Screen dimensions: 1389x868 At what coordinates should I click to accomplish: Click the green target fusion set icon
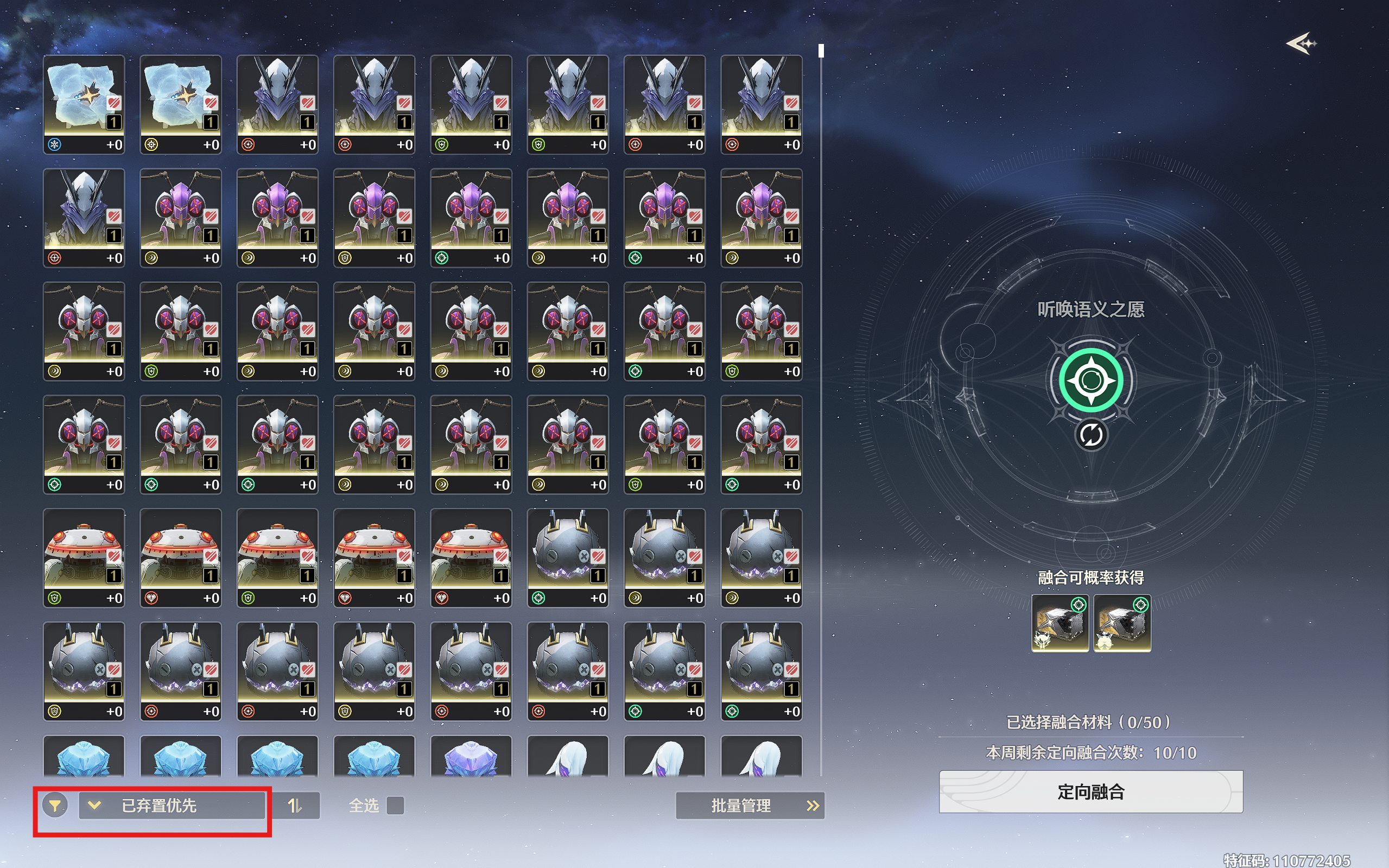coord(1090,380)
